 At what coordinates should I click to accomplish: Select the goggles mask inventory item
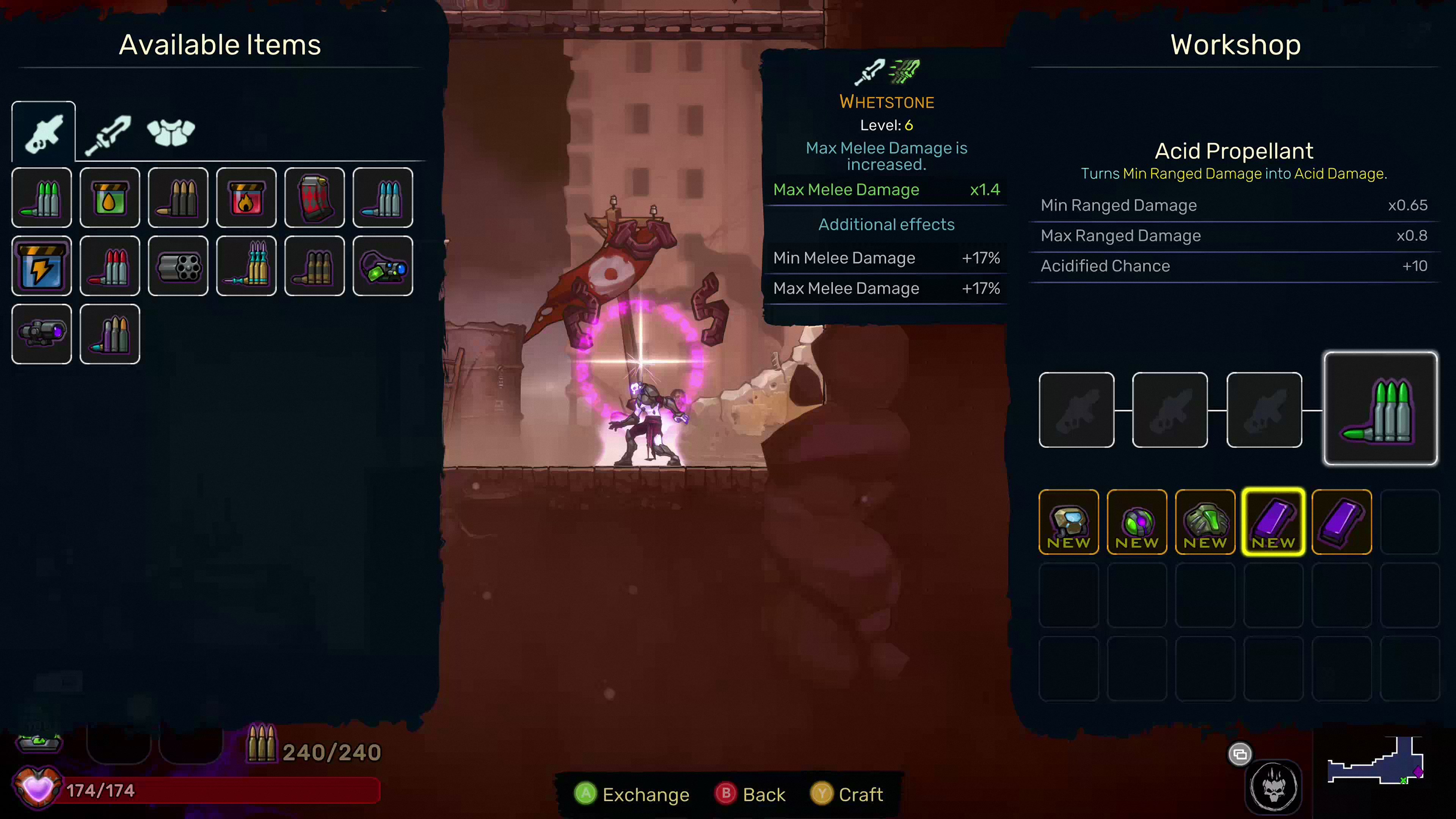click(x=1069, y=522)
